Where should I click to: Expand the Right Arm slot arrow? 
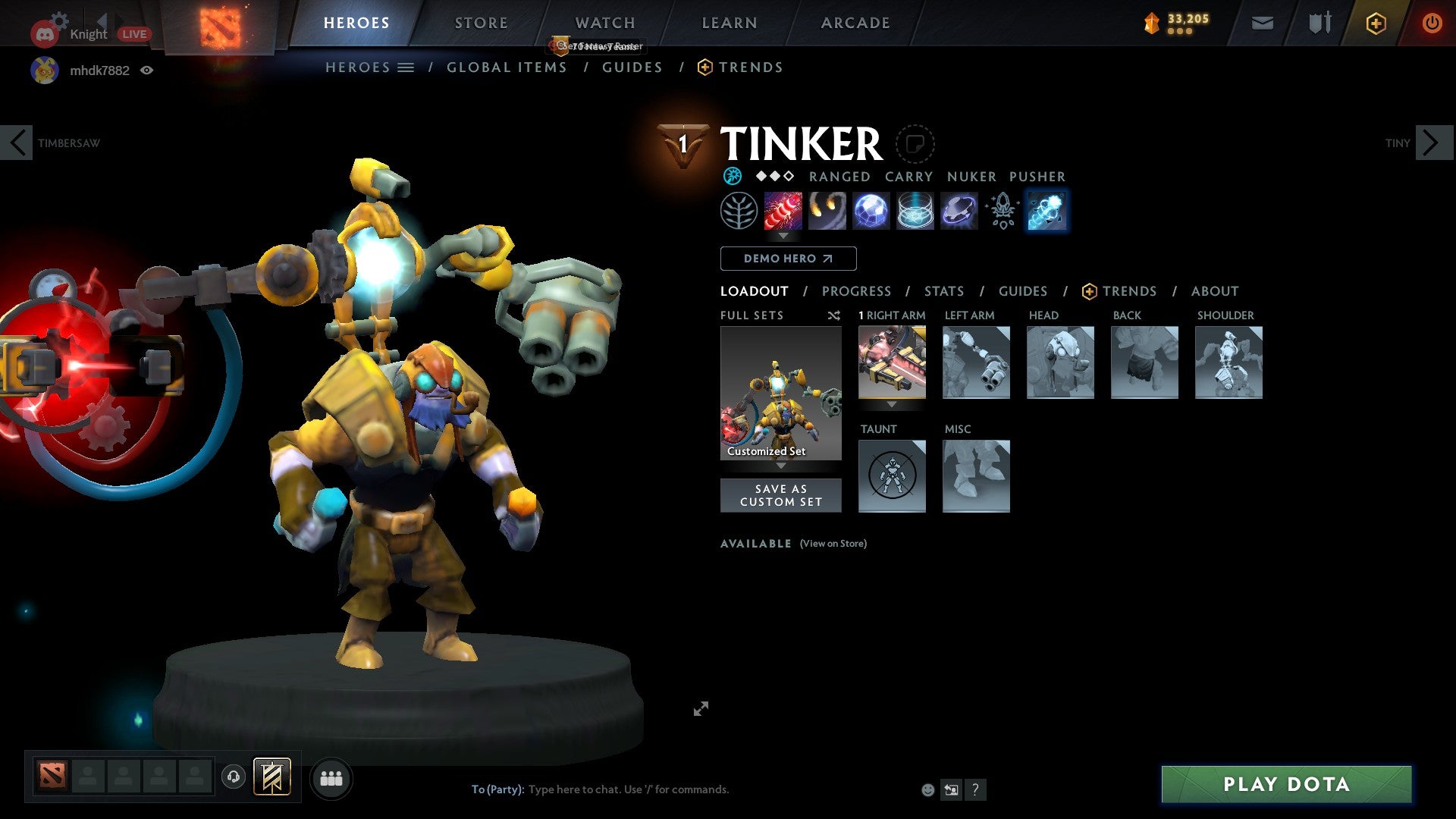click(x=892, y=405)
